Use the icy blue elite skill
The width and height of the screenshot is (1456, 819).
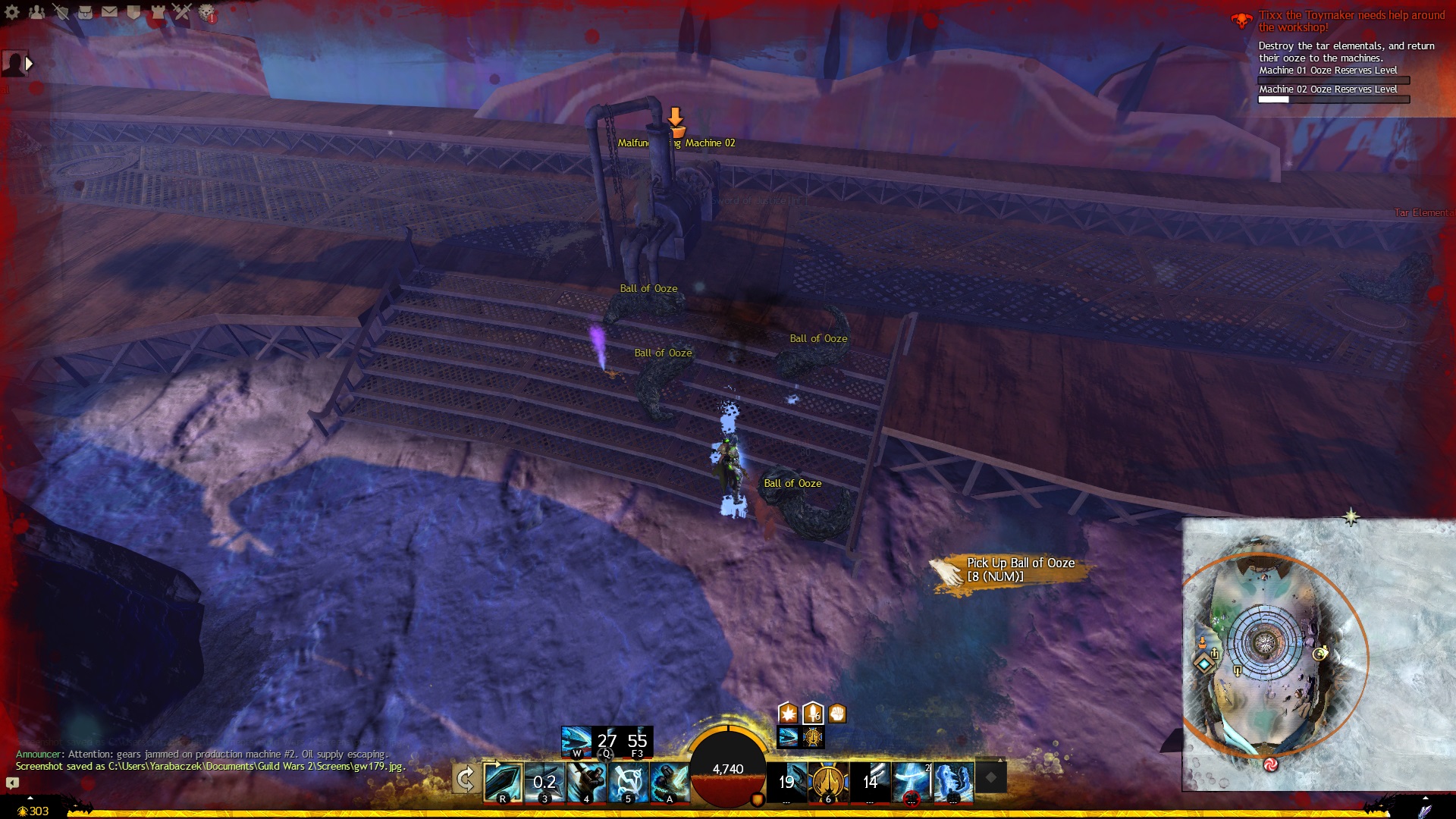click(x=953, y=781)
